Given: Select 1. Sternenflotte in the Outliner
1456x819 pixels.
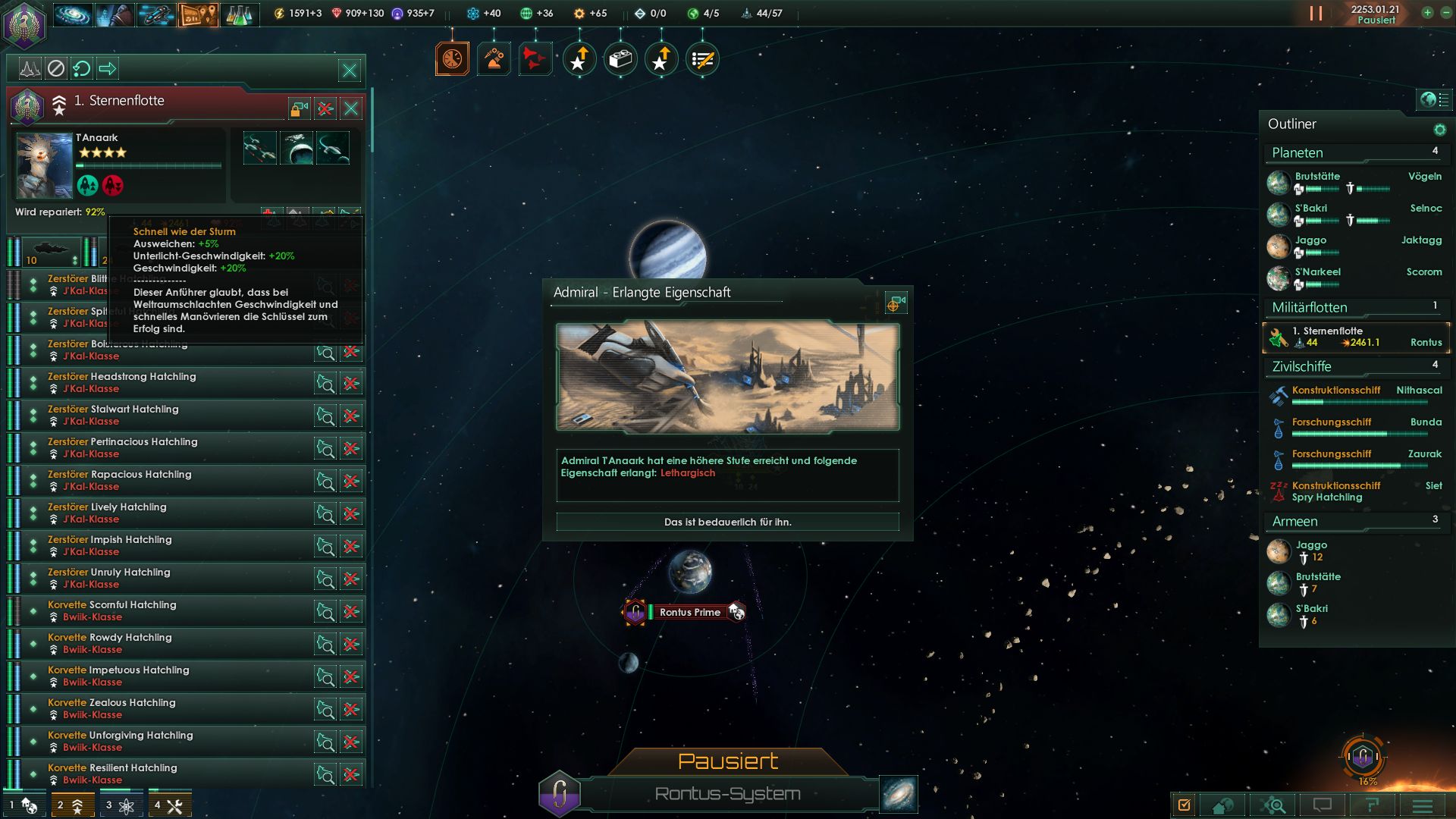Looking at the screenshot, I should pyautogui.click(x=1356, y=337).
